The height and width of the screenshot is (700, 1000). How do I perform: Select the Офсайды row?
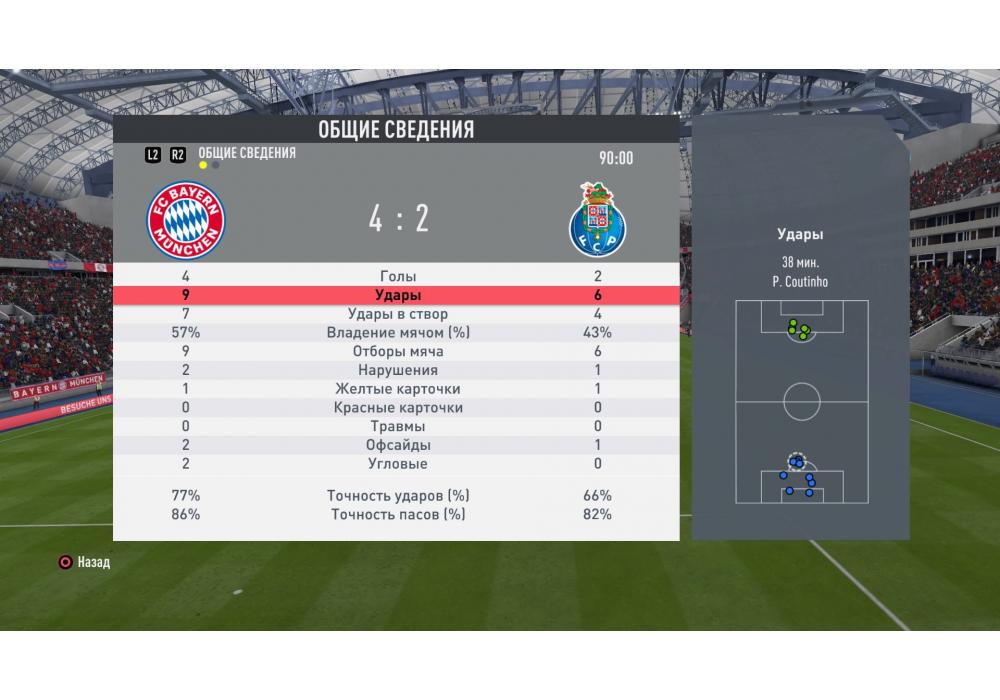click(x=398, y=445)
